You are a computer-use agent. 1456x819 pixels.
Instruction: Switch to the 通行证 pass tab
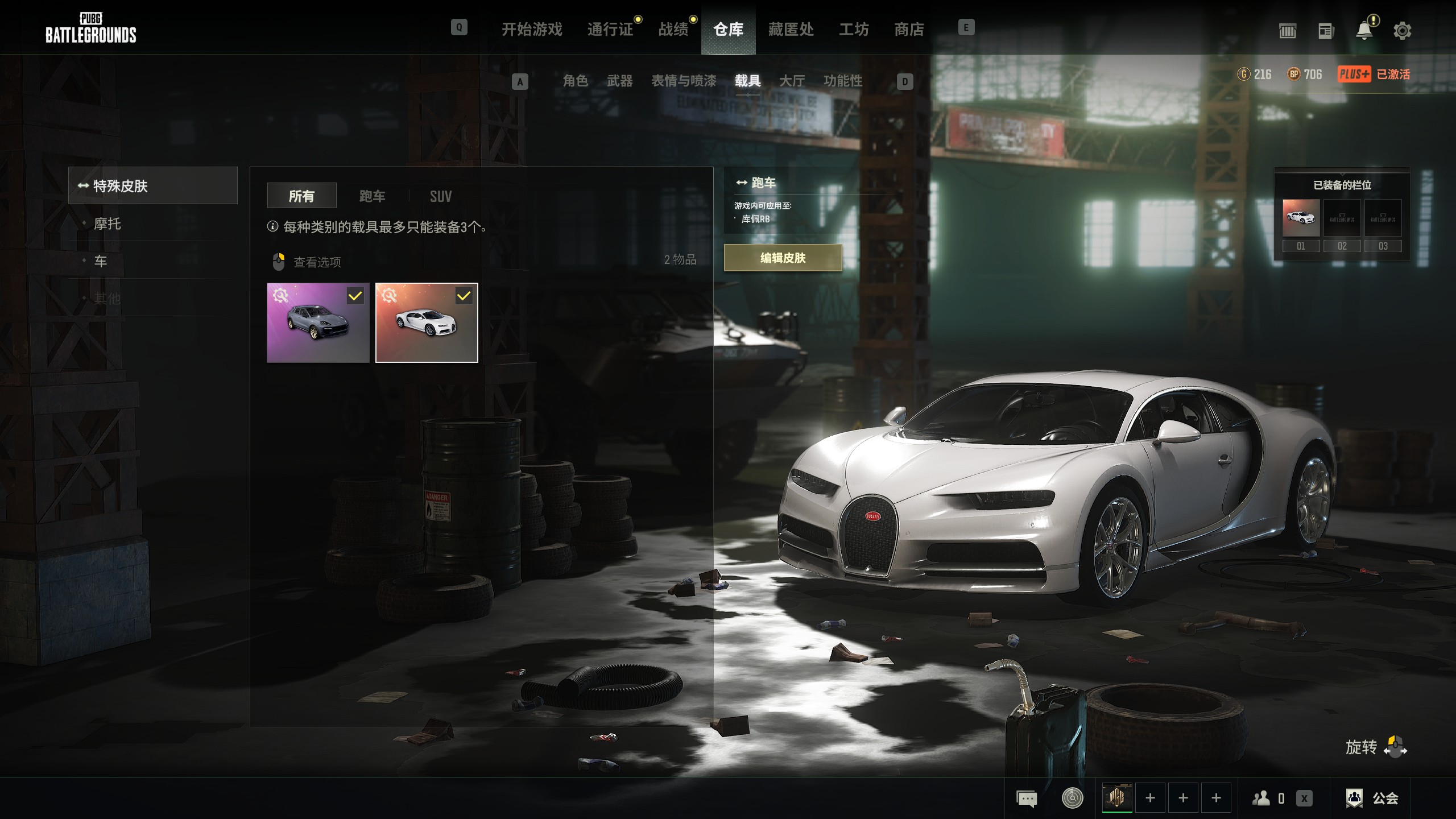tap(610, 29)
